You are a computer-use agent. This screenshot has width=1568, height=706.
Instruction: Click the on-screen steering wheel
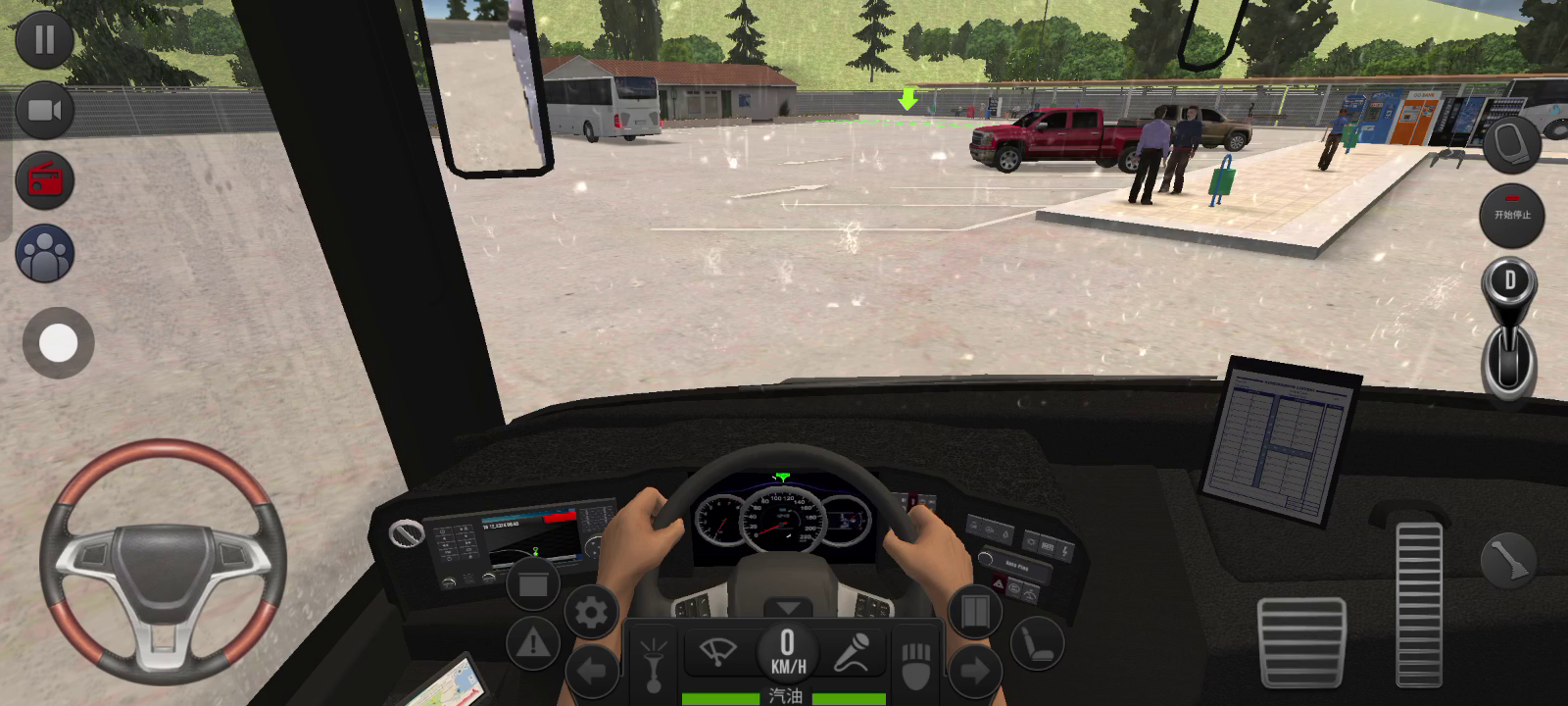click(x=163, y=559)
